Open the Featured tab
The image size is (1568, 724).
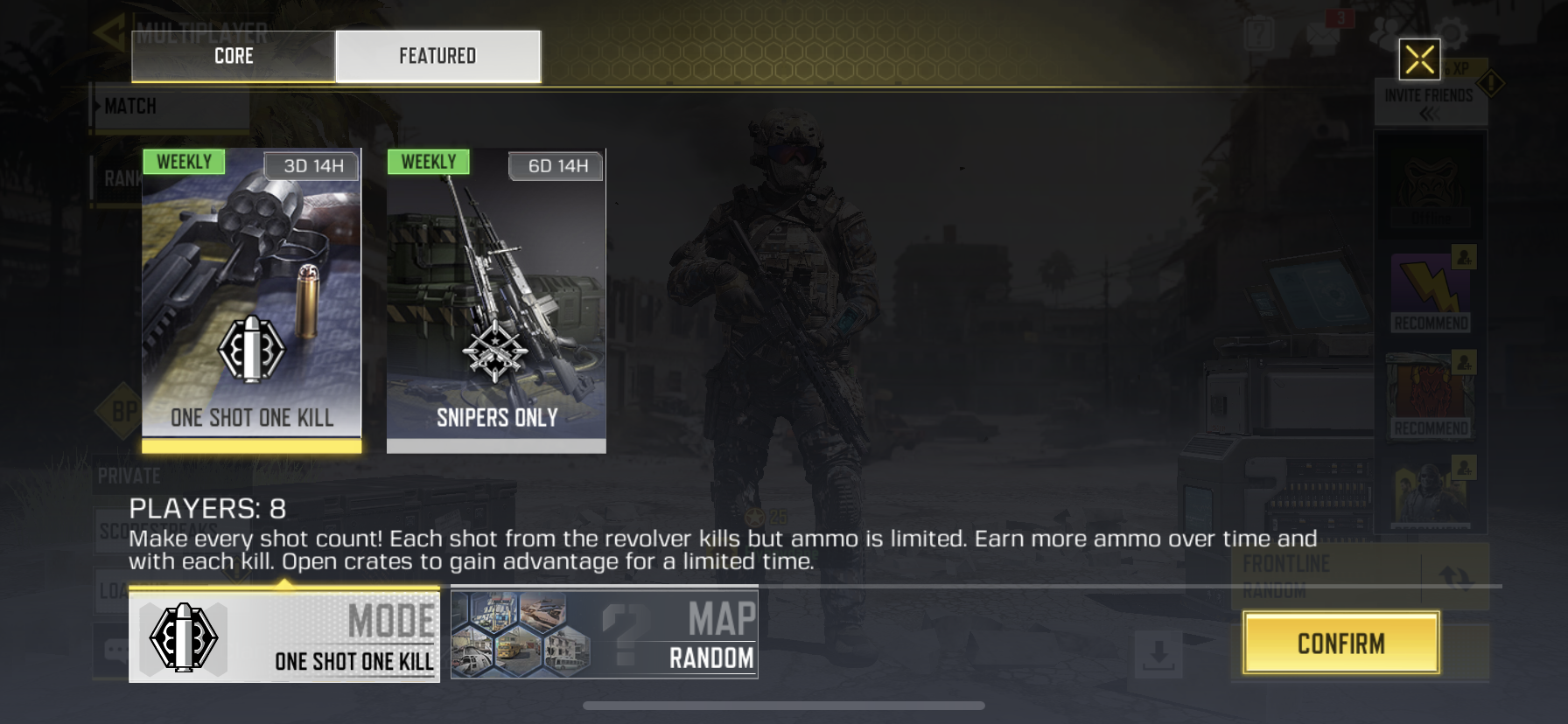pos(437,56)
